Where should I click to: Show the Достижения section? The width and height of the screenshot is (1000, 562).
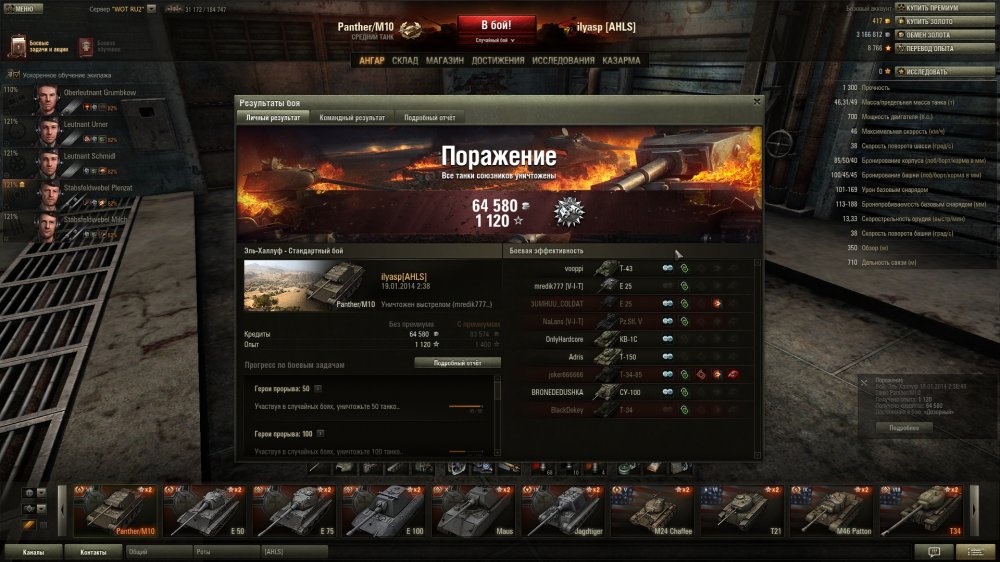[x=498, y=61]
